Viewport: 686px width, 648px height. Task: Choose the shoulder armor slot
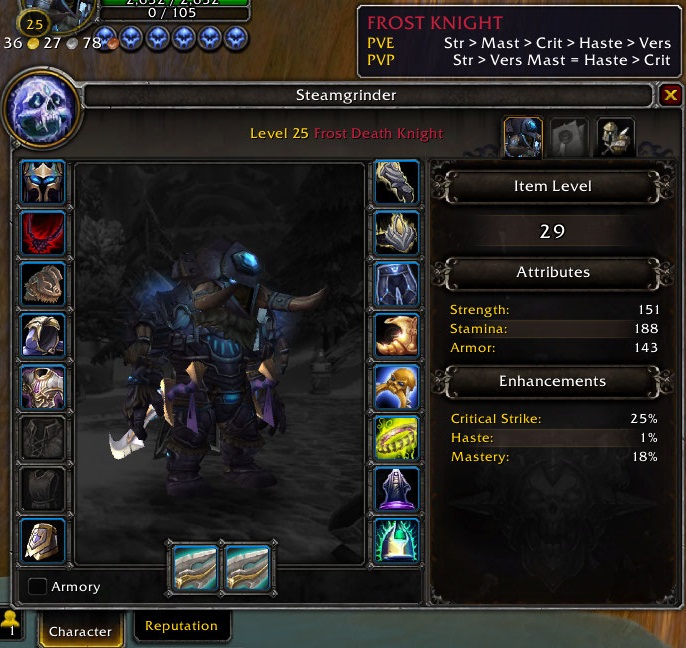(43, 285)
